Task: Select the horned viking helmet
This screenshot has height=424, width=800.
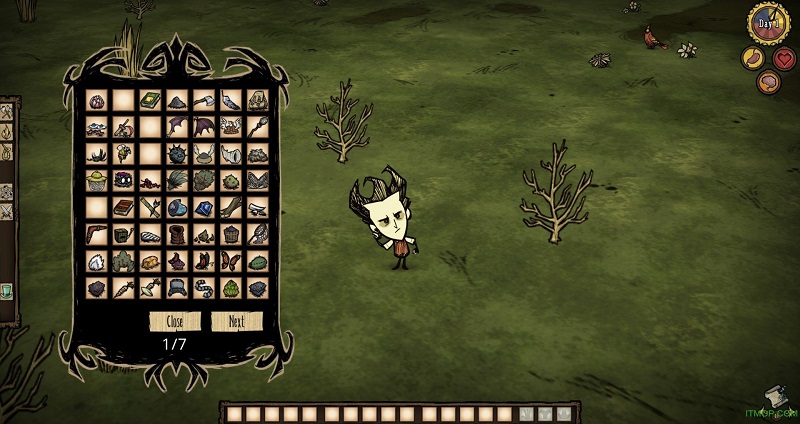Action: 204,154
